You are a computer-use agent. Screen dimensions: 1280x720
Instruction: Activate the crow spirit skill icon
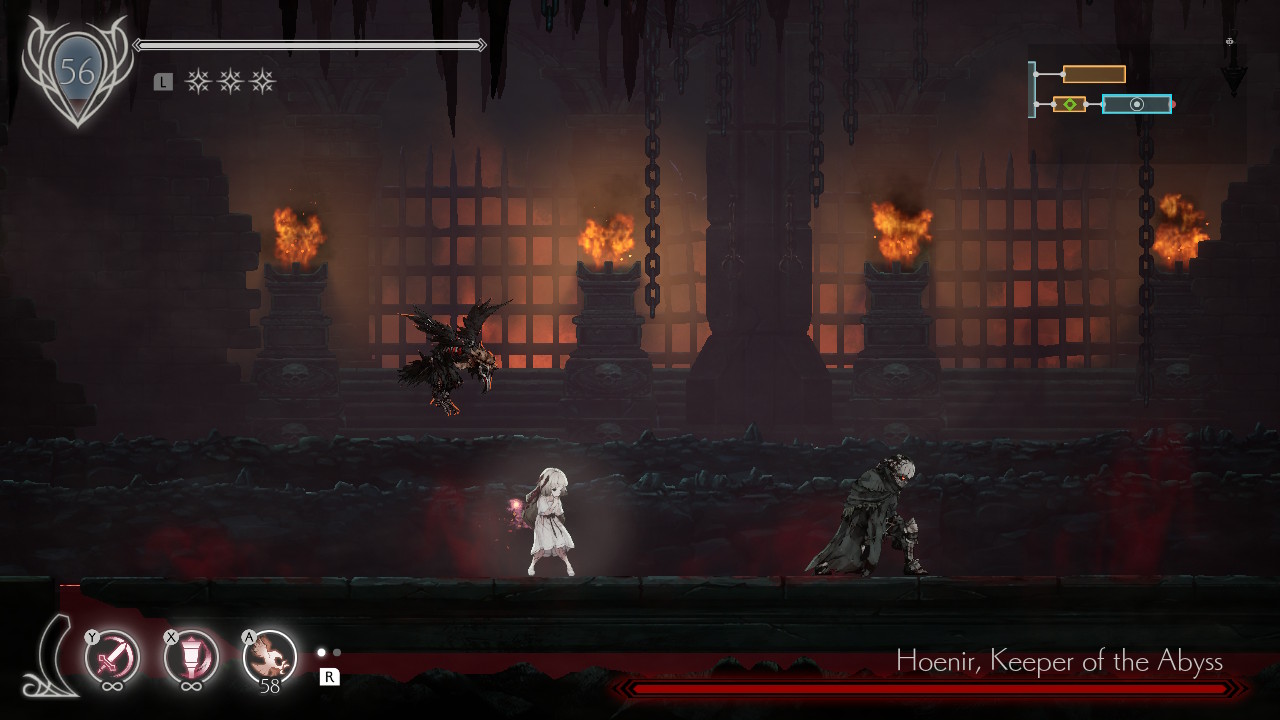pyautogui.click(x=270, y=656)
